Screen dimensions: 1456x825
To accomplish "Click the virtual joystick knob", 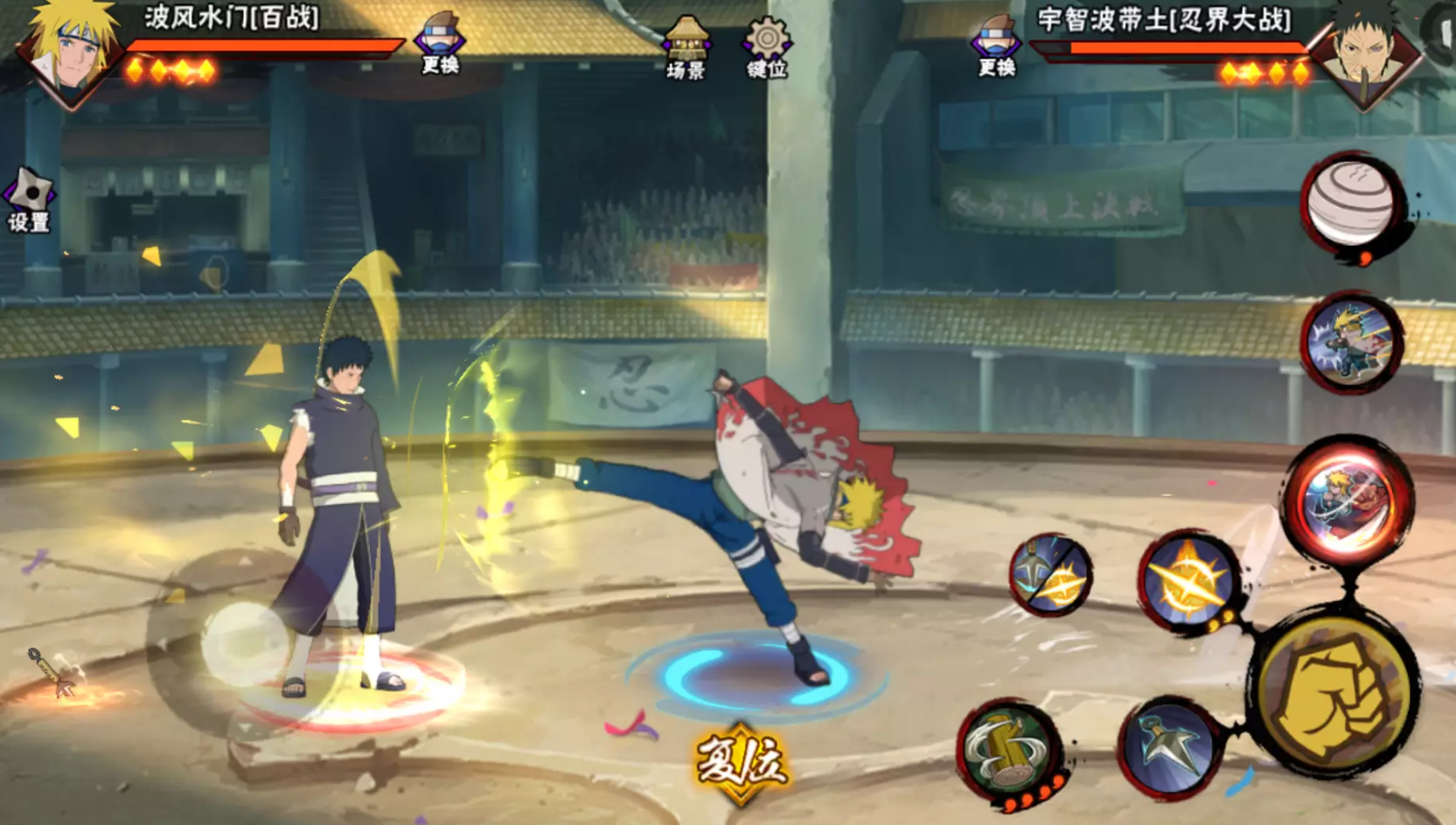I will [x=244, y=643].
